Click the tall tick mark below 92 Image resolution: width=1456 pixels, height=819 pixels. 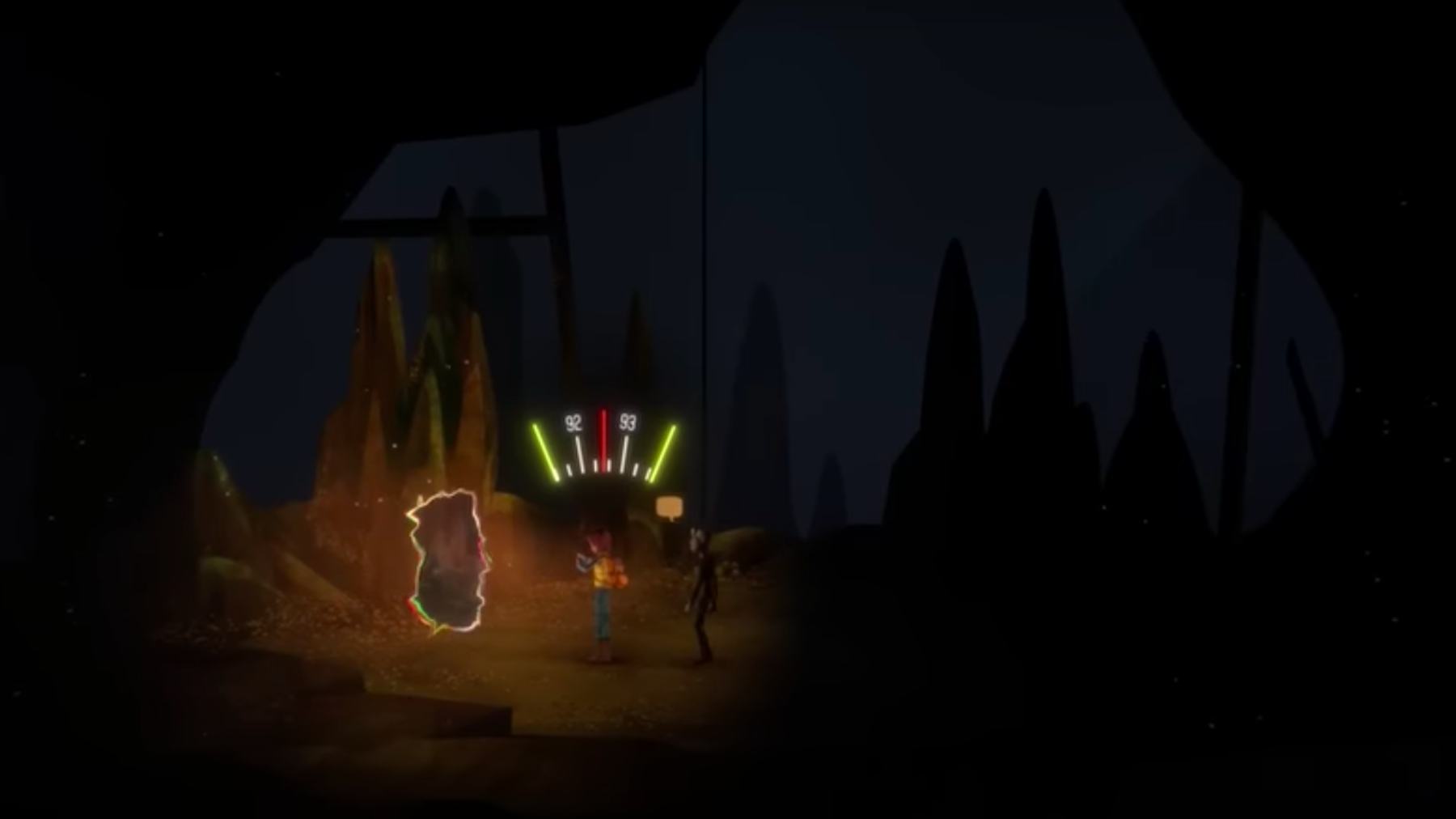pyautogui.click(x=579, y=453)
